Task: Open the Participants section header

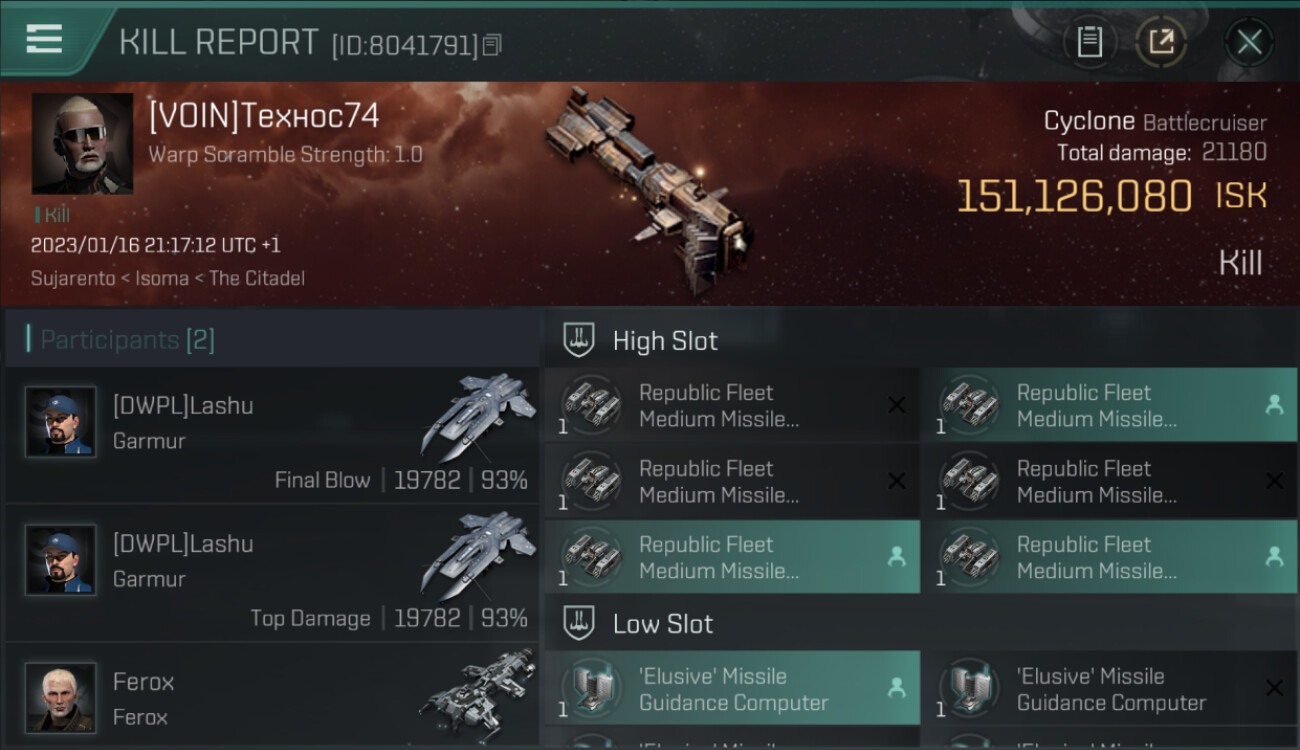Action: point(127,340)
